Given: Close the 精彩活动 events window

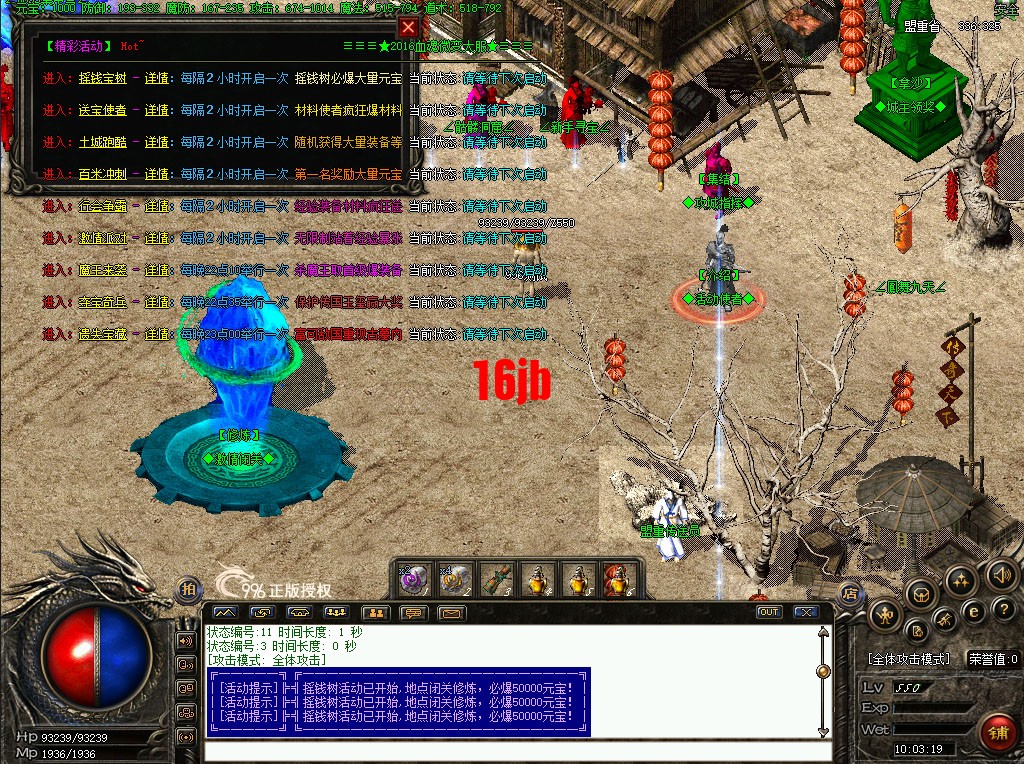Looking at the screenshot, I should (x=408, y=28).
